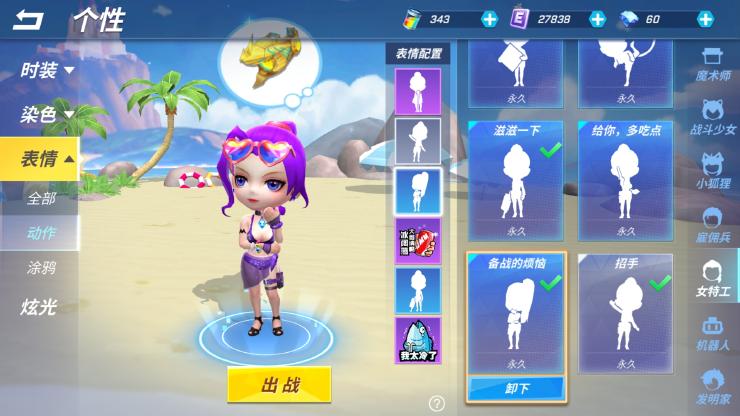Expand the 染色 dye category

(x=46, y=115)
